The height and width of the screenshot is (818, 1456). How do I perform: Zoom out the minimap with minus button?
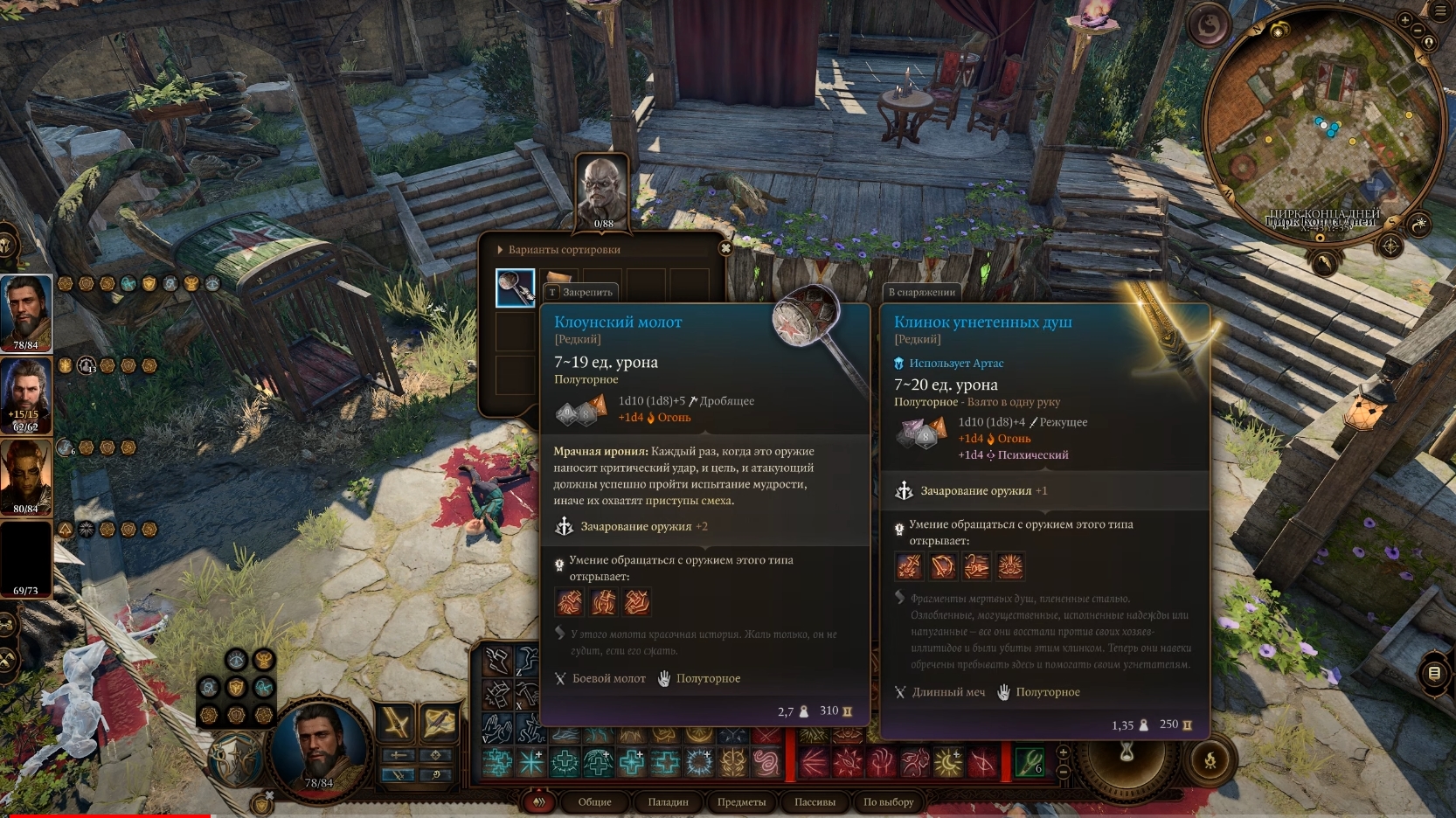(1418, 31)
